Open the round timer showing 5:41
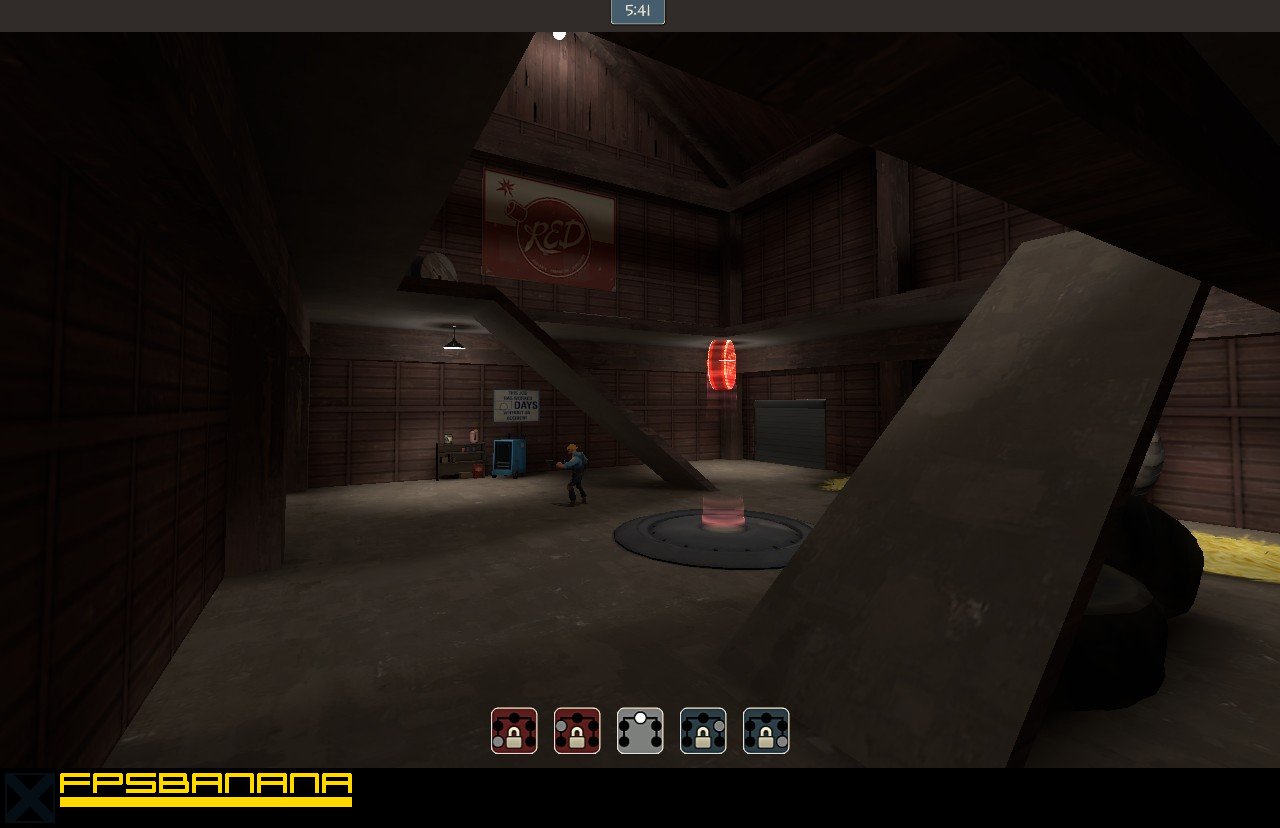1280x828 pixels. click(x=637, y=12)
